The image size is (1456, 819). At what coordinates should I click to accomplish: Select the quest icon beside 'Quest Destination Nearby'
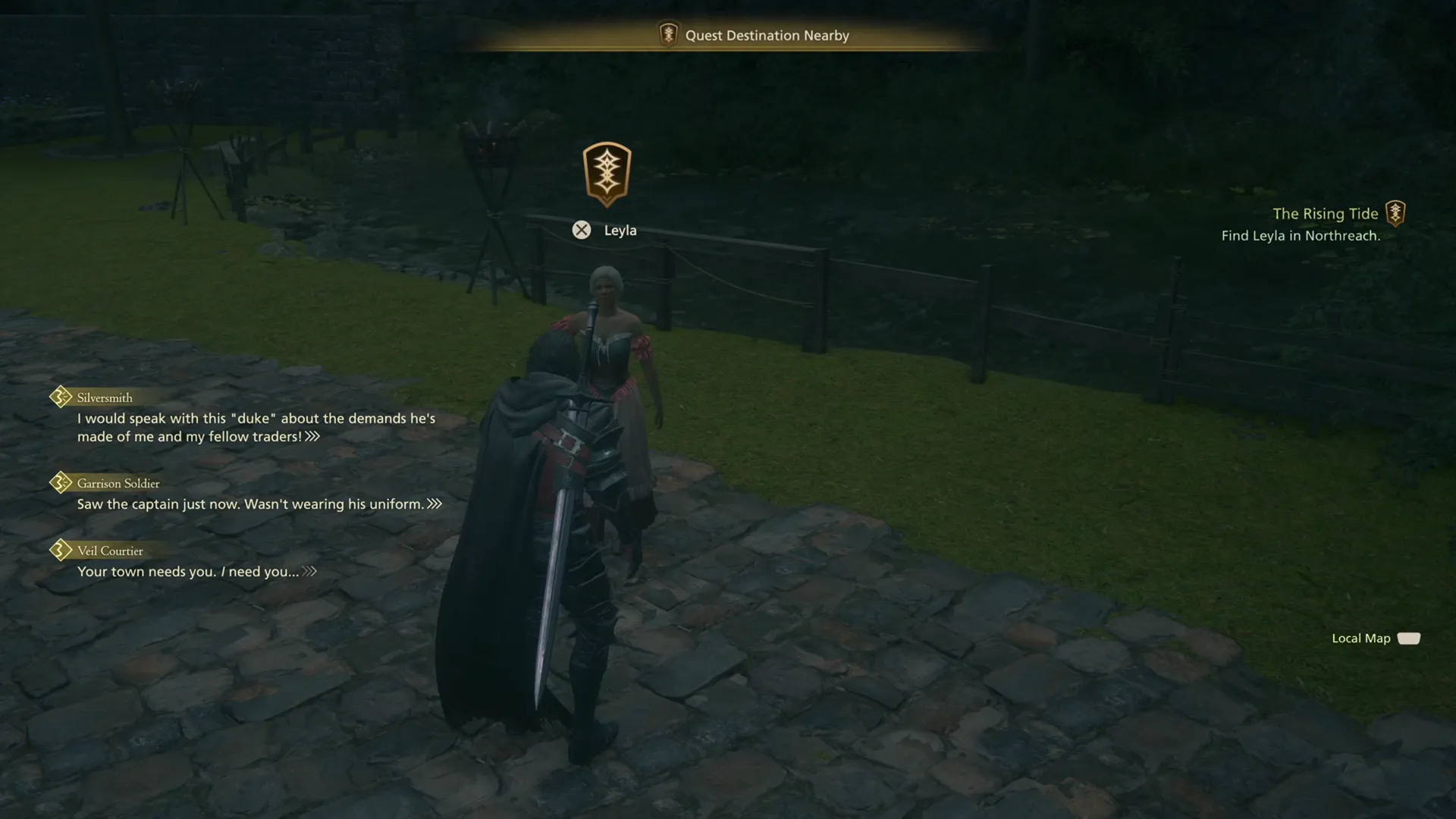(x=667, y=35)
